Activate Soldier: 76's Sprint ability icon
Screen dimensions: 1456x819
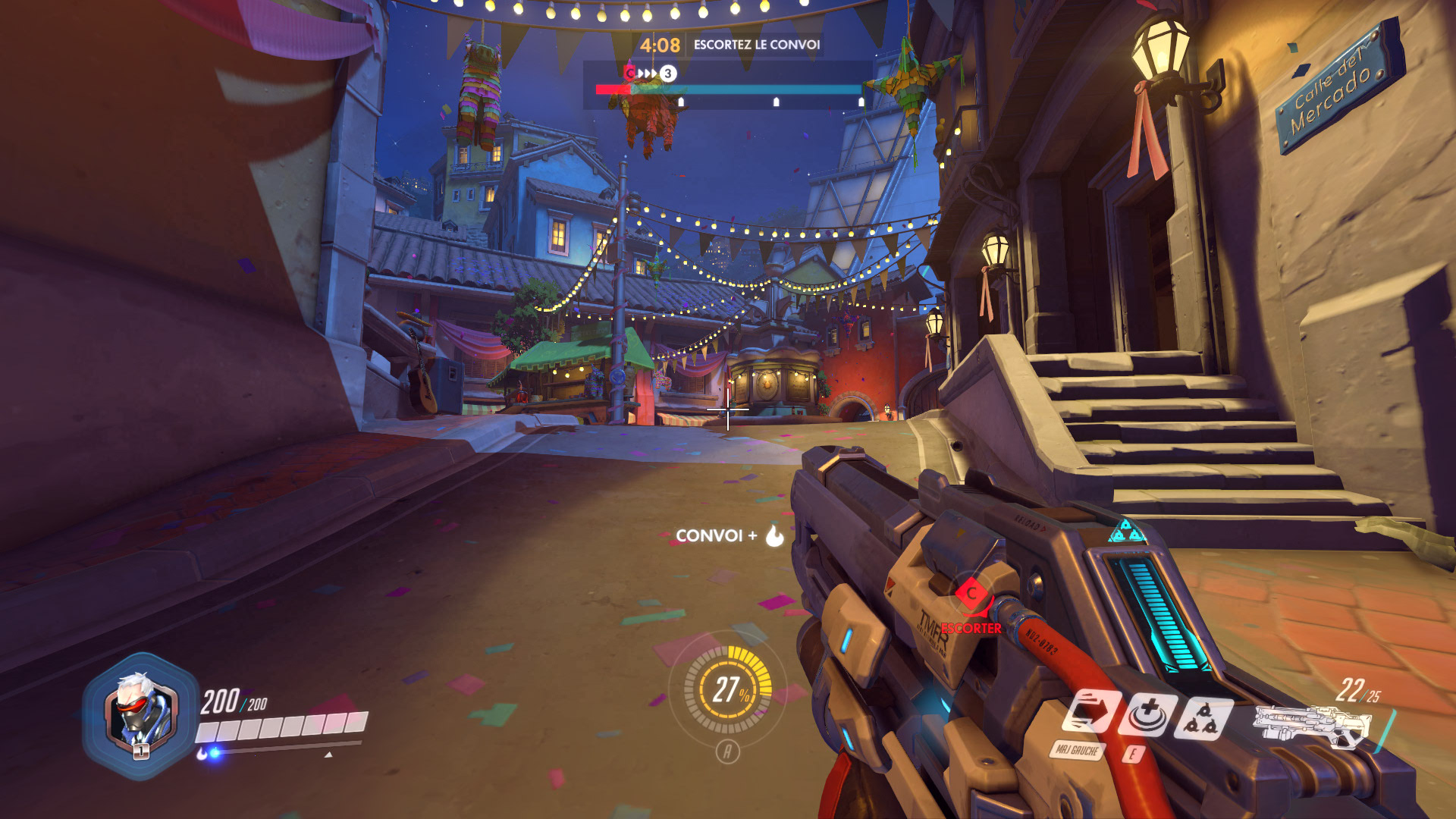click(1090, 713)
